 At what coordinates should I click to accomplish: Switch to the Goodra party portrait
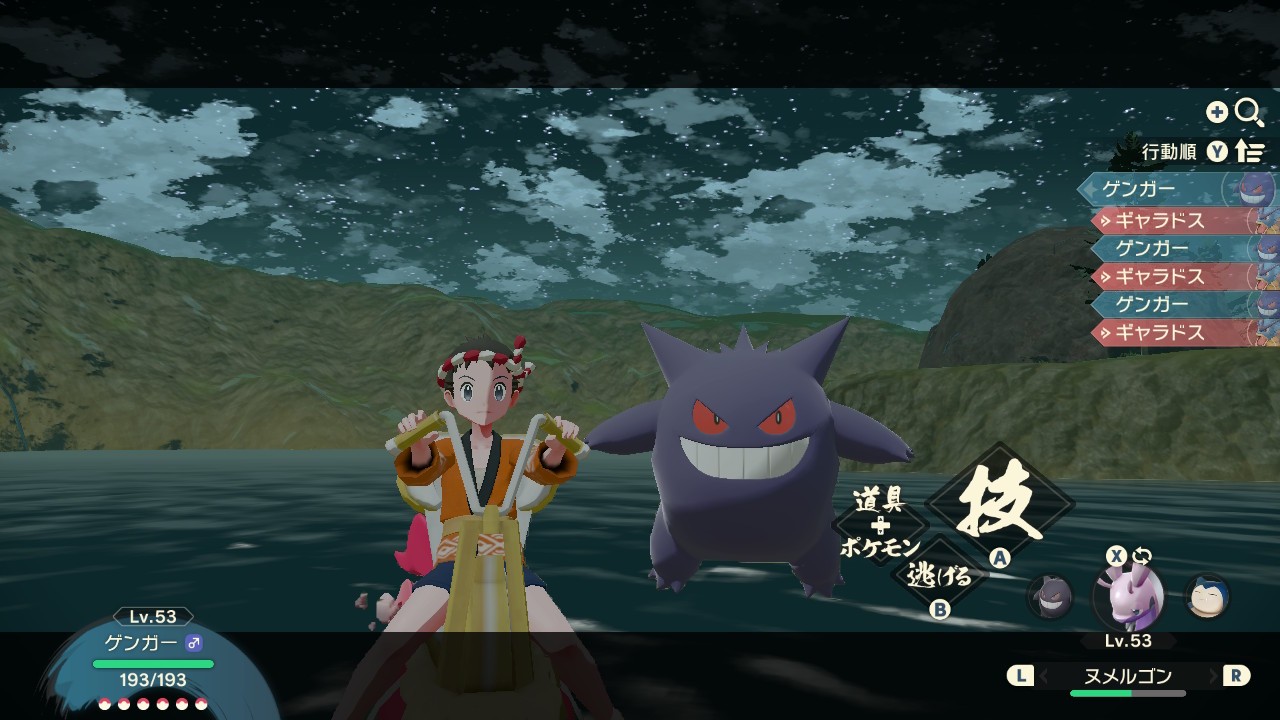(x=1128, y=597)
